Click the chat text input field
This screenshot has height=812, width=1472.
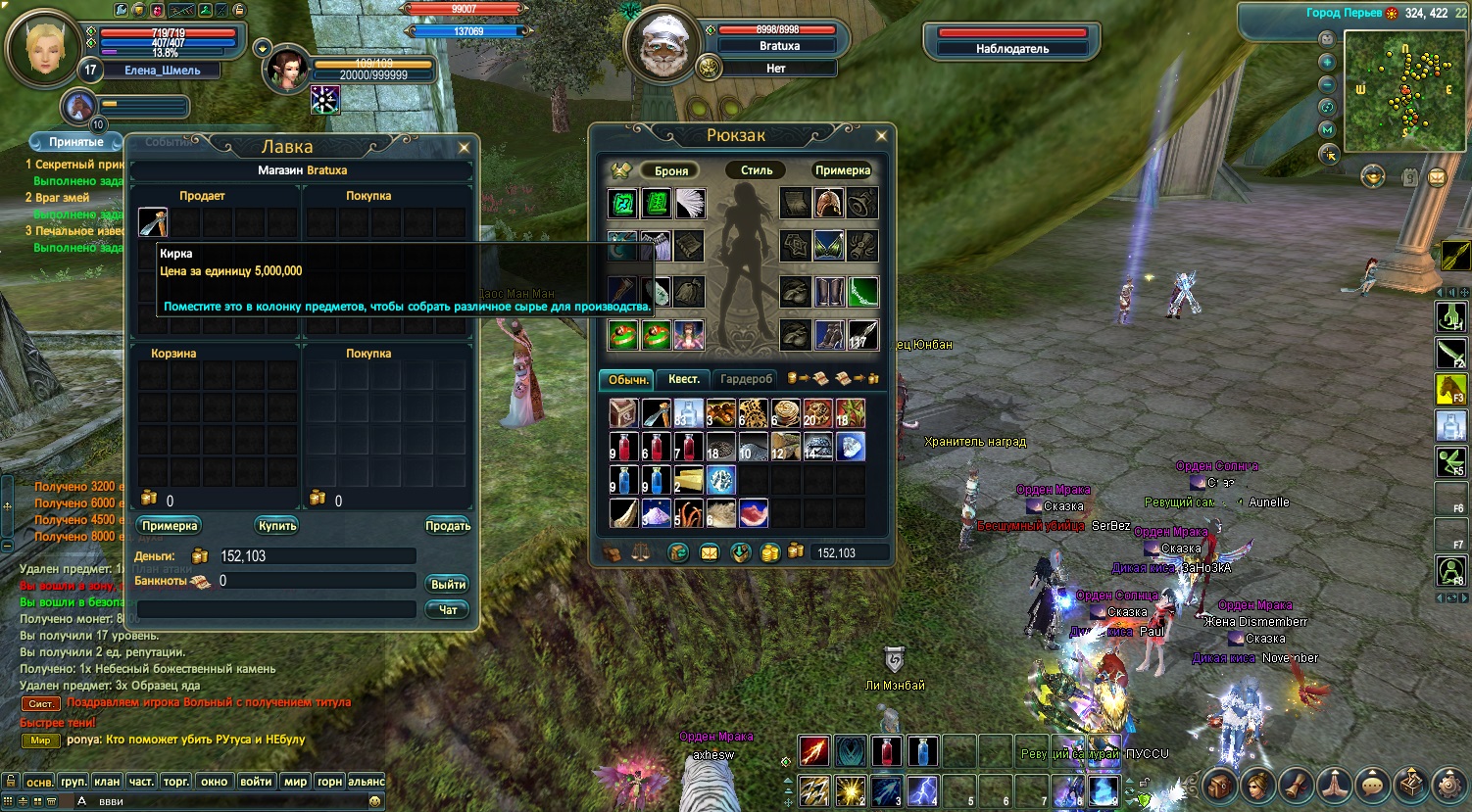[x=225, y=801]
